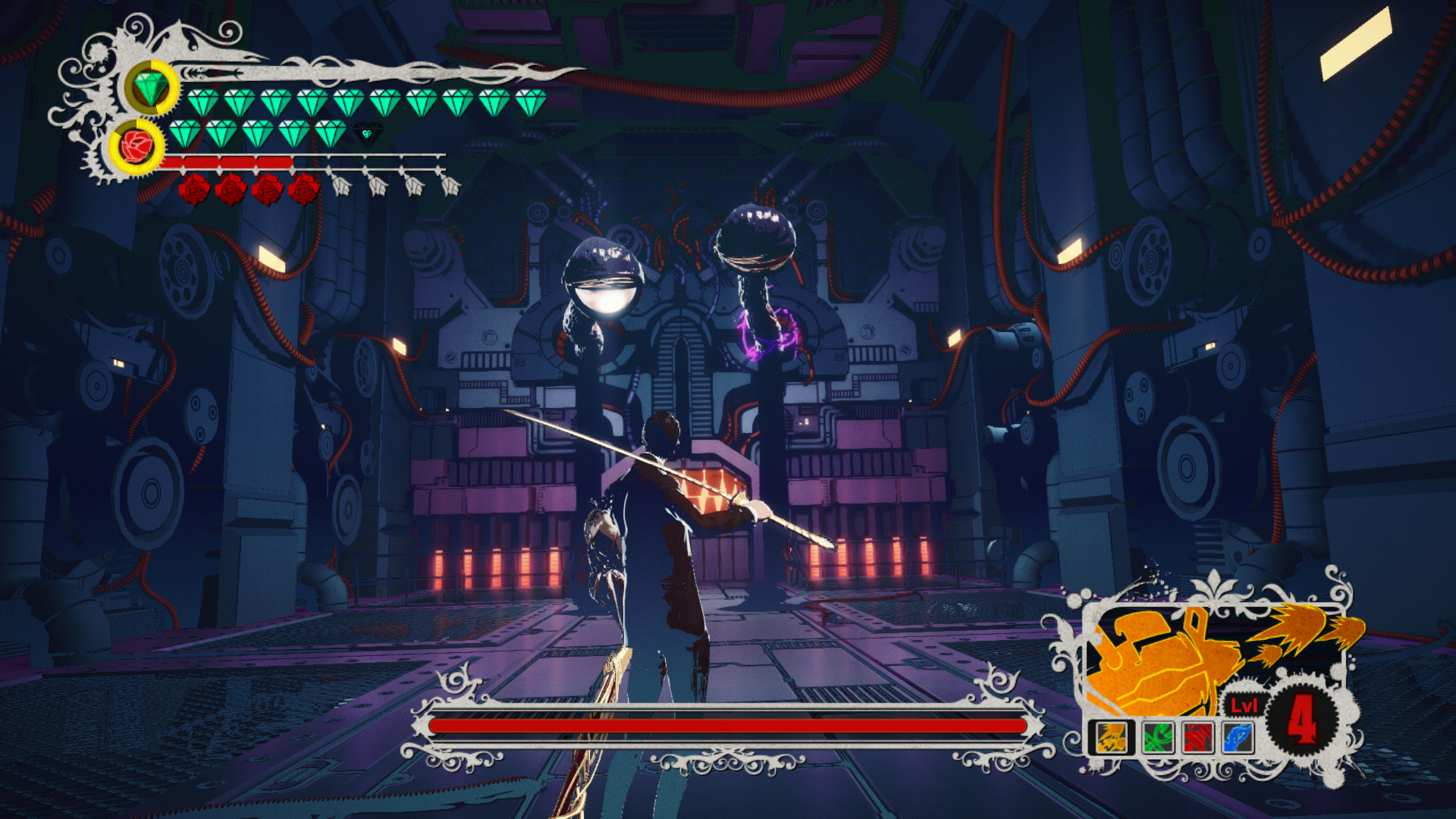
Task: Equip the blue weapon slot
Action: pyautogui.click(x=1238, y=737)
